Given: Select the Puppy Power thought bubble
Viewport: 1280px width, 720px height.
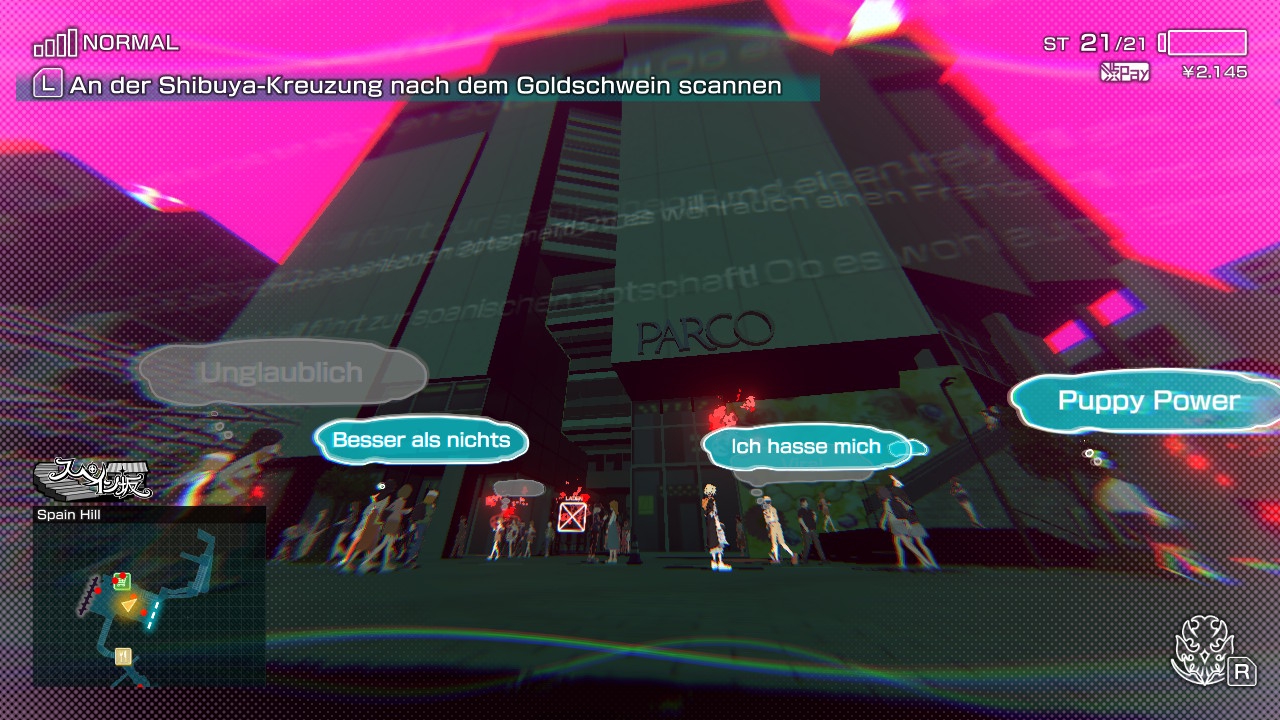Looking at the screenshot, I should click(x=1150, y=400).
